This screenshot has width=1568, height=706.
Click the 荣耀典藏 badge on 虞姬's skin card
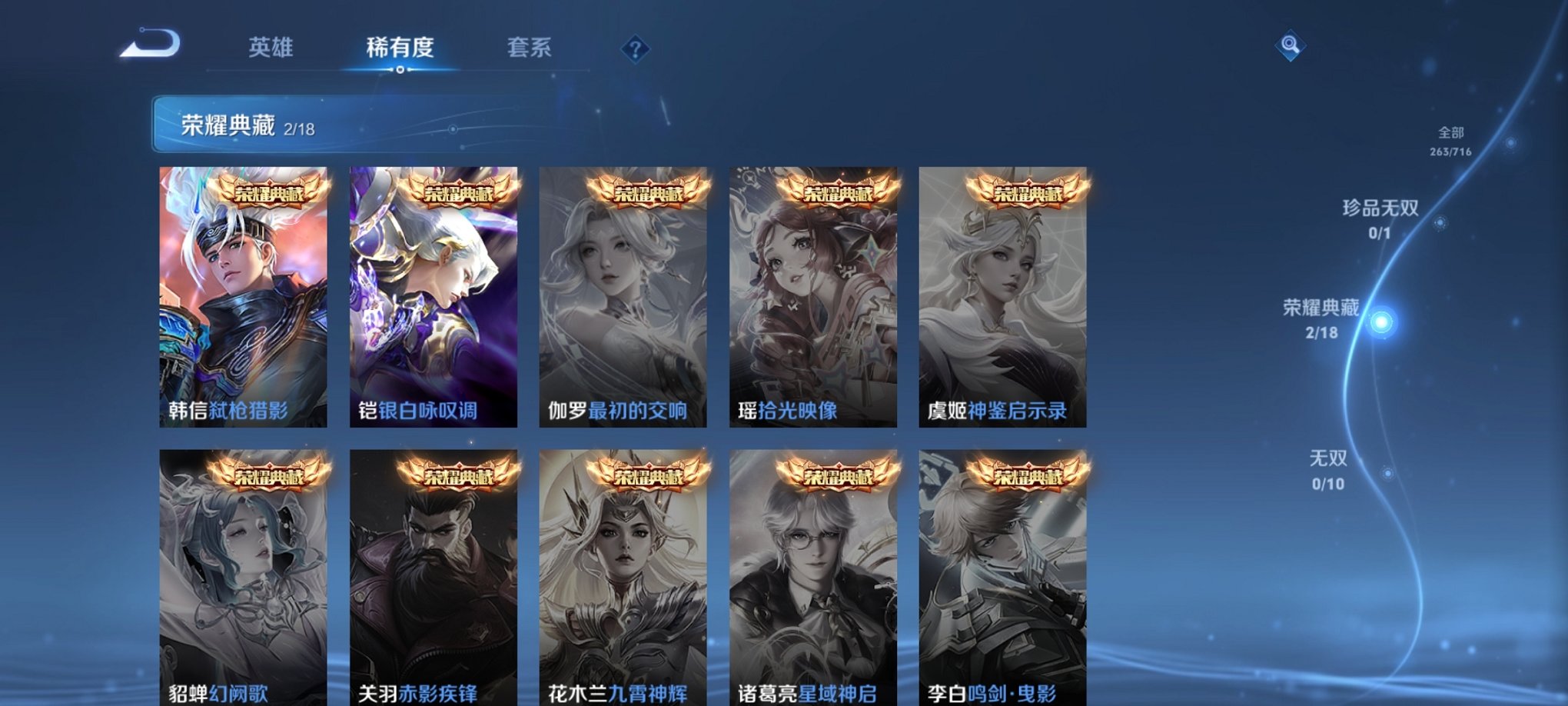pyautogui.click(x=1029, y=195)
